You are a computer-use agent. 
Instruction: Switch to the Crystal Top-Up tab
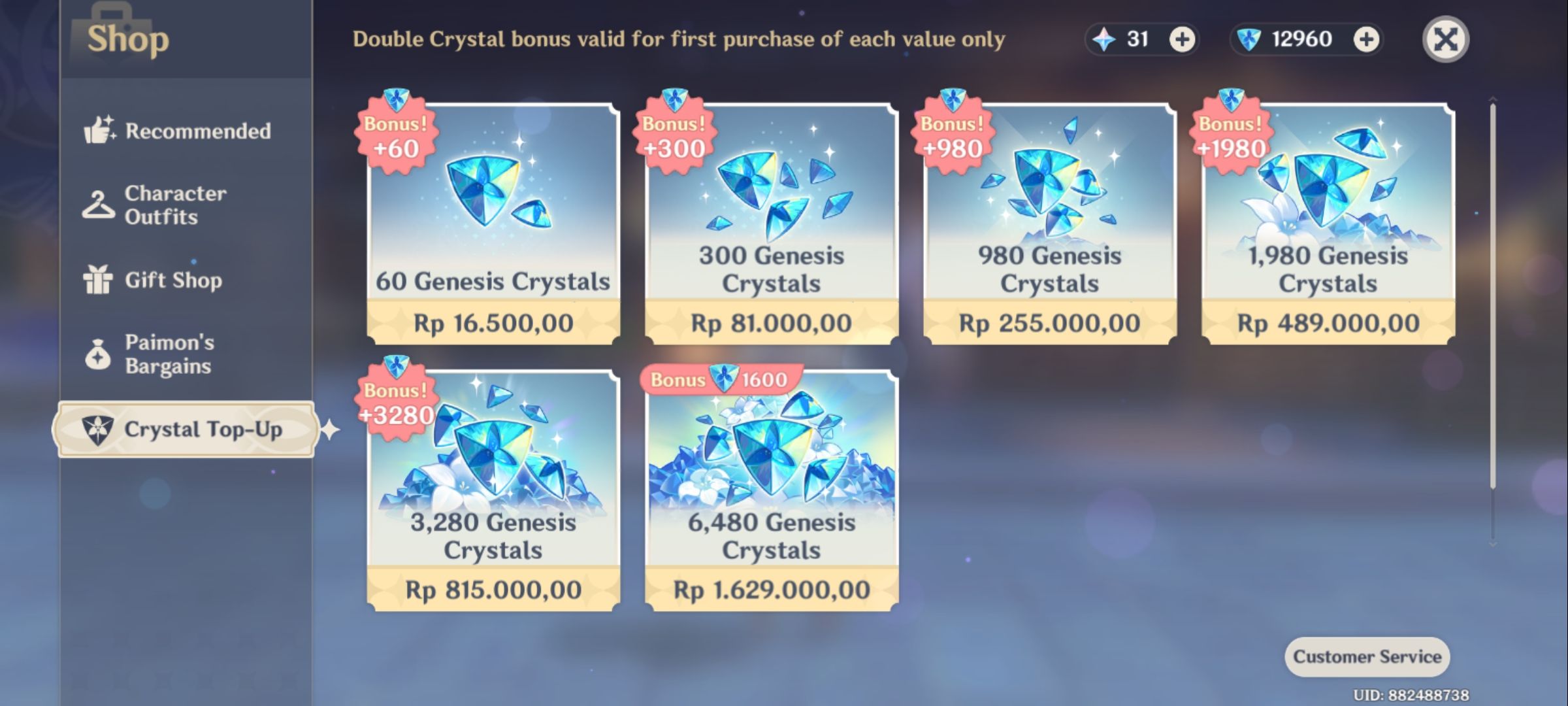[186, 429]
